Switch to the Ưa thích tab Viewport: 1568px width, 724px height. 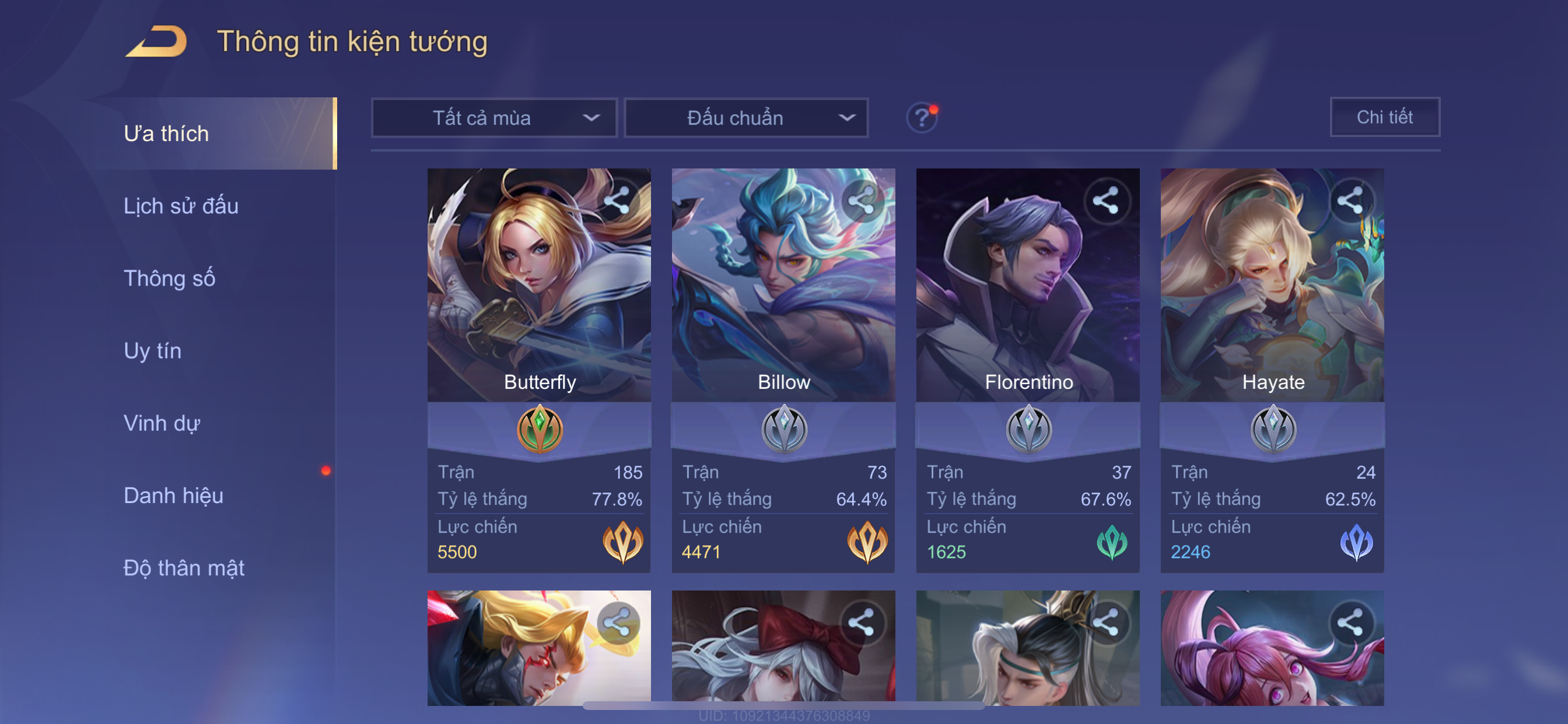[166, 134]
